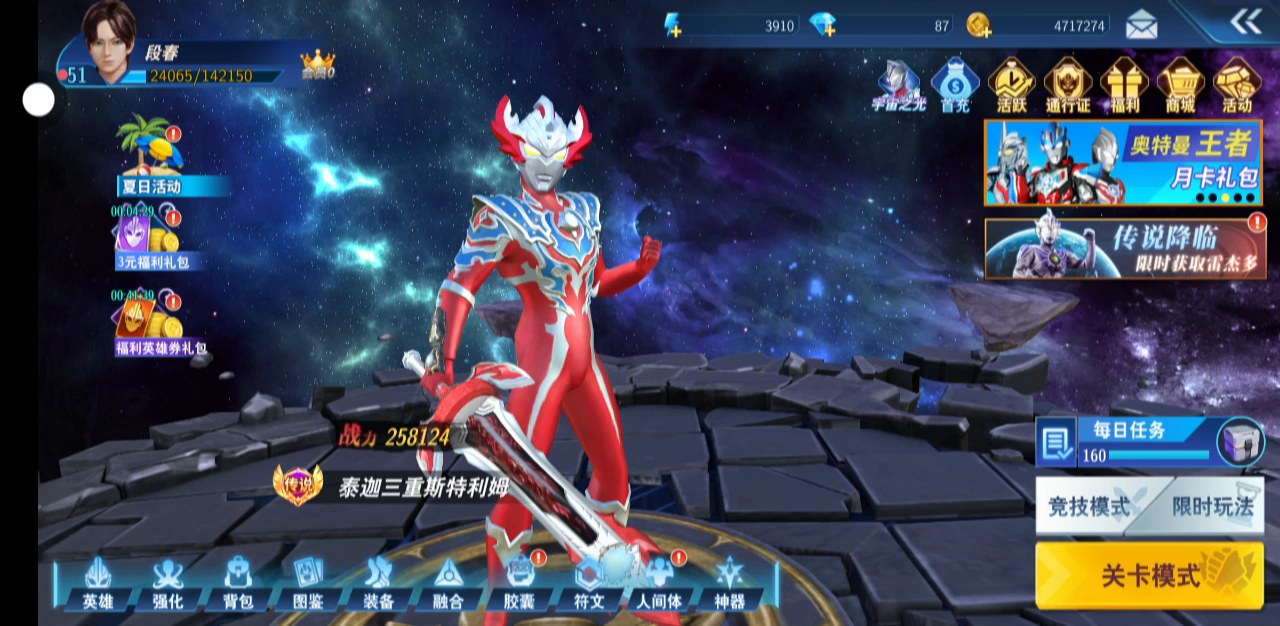Viewport: 1280px width, 626px height.
Task: Open 限时玩法 limited-time modes
Action: coord(1212,506)
